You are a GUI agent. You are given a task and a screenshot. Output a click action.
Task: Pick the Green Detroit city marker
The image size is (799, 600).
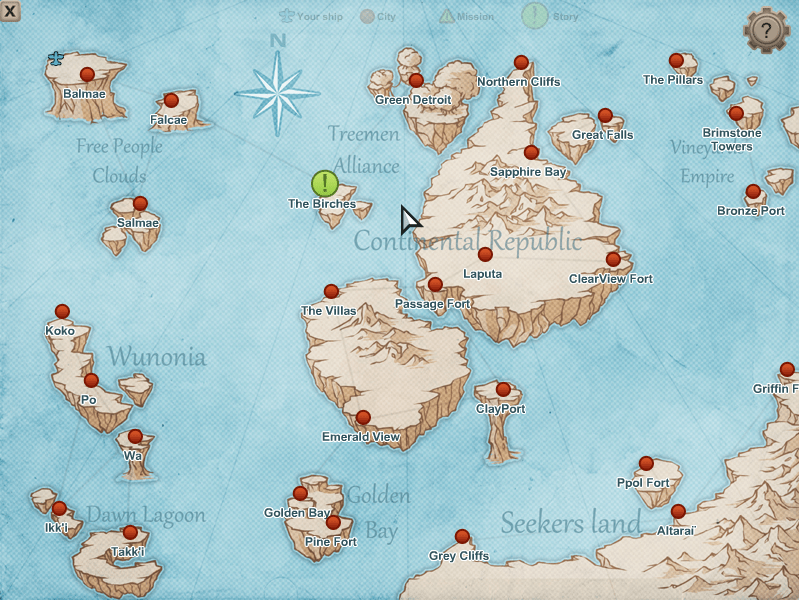(416, 80)
